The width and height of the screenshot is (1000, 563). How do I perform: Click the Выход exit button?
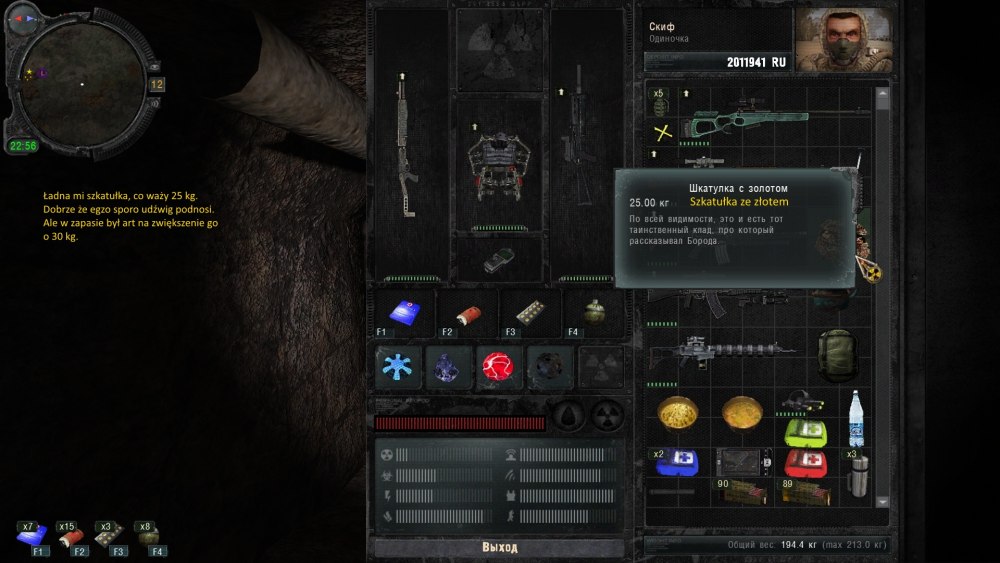tap(499, 548)
